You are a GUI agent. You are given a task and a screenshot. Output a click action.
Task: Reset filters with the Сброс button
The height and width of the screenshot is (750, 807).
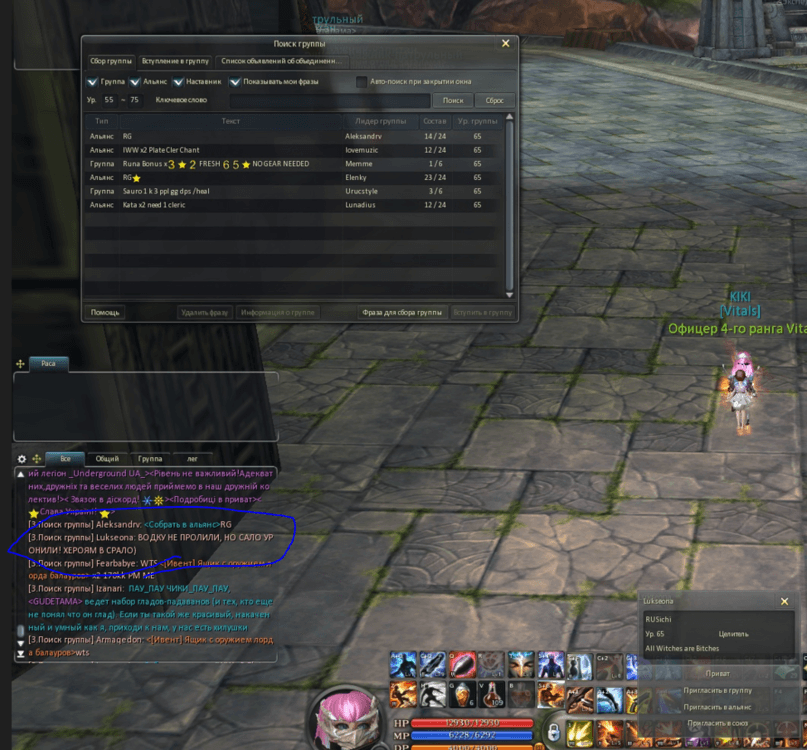click(x=494, y=100)
